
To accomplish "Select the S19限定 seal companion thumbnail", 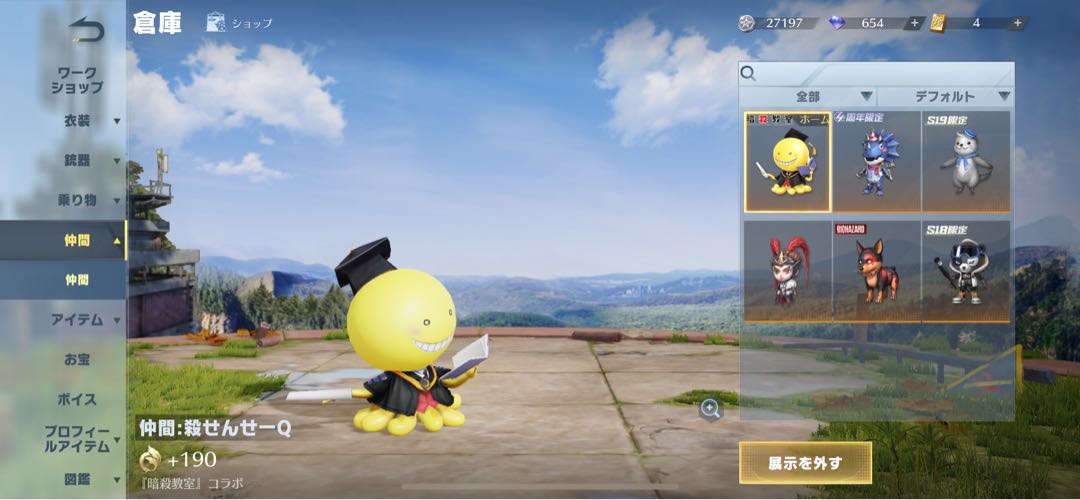I will coord(966,161).
